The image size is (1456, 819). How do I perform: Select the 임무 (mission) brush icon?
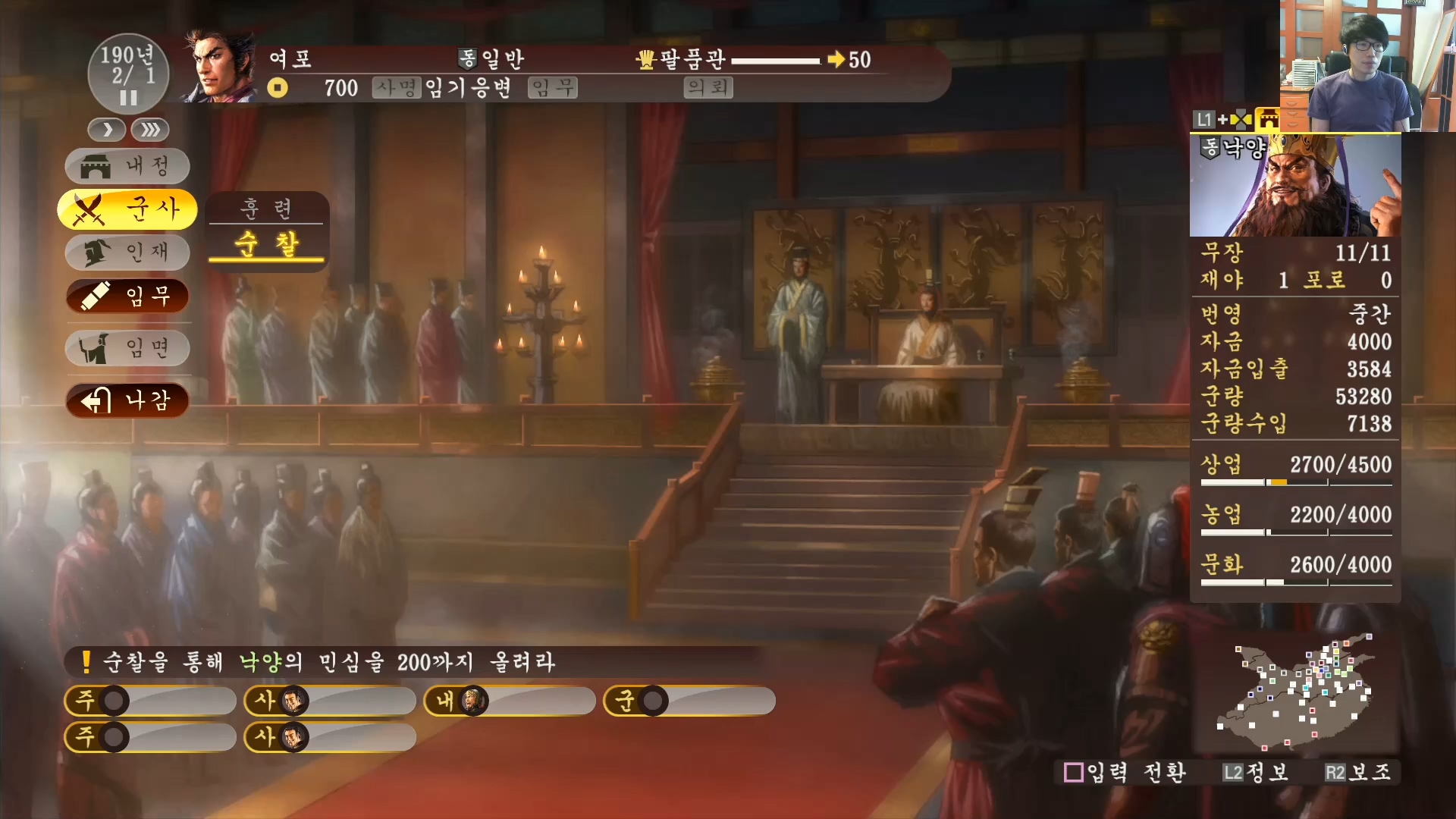point(96,297)
